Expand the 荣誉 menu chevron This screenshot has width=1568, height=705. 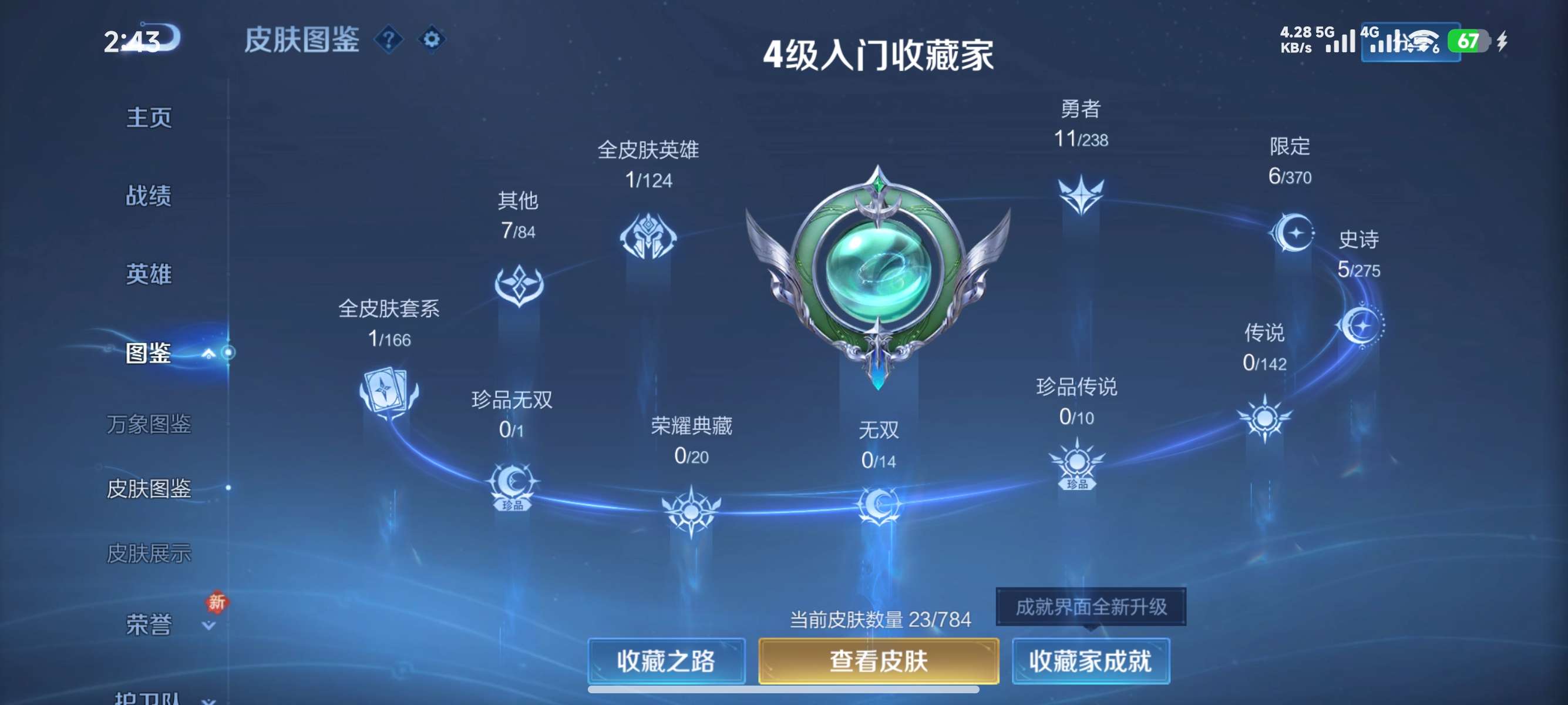tap(207, 626)
